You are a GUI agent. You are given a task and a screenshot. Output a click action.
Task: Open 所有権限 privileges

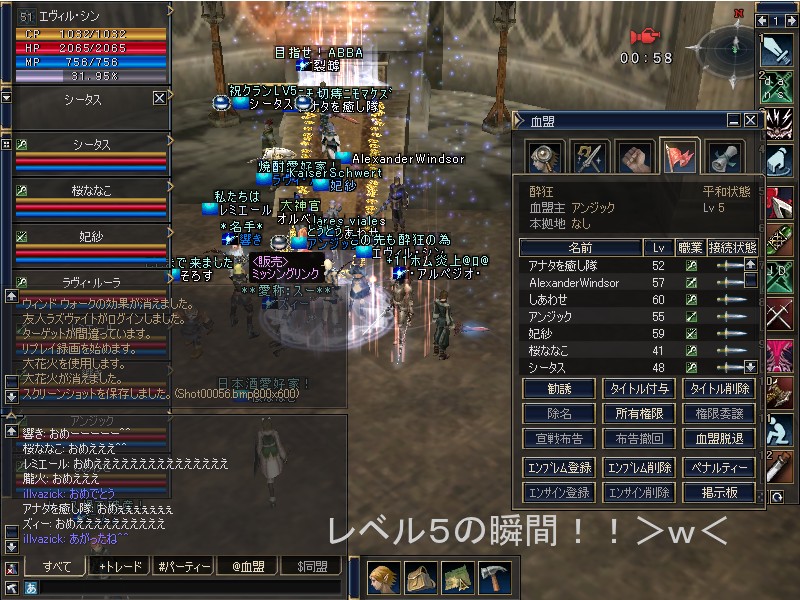pos(638,413)
